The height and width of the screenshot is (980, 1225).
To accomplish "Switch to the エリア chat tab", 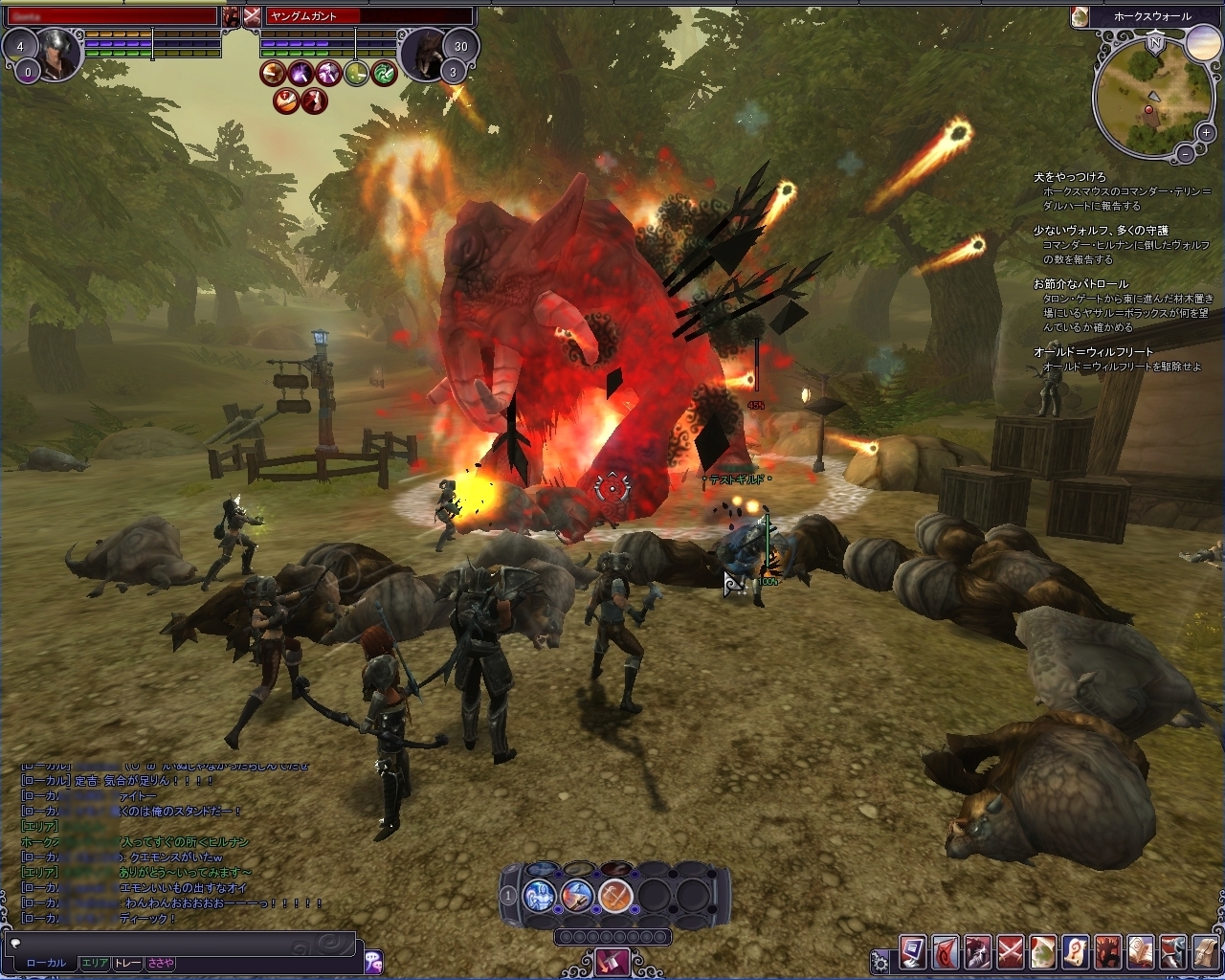I will pyautogui.click(x=94, y=963).
